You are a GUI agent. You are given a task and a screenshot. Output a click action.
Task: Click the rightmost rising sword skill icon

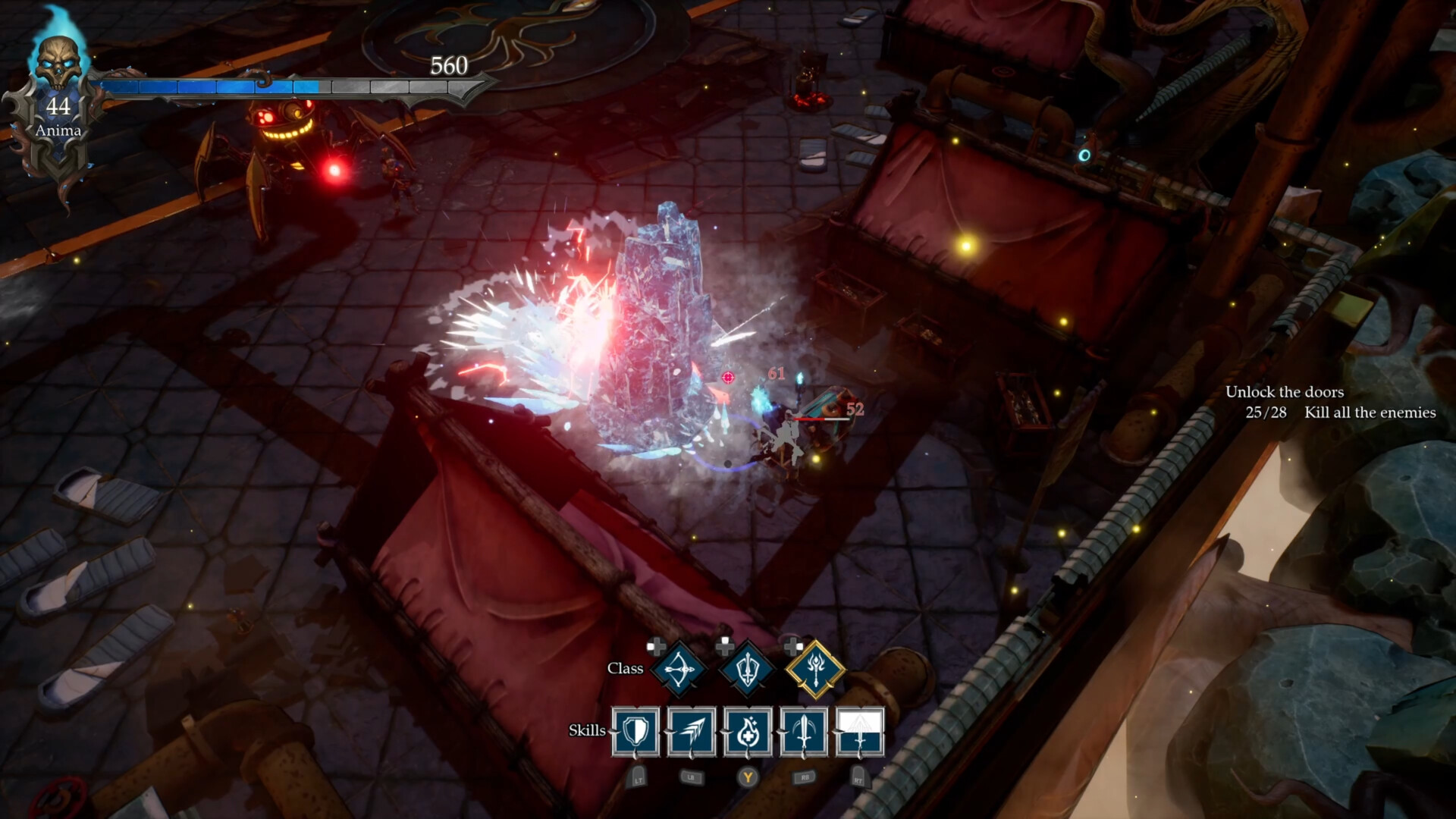point(860,731)
